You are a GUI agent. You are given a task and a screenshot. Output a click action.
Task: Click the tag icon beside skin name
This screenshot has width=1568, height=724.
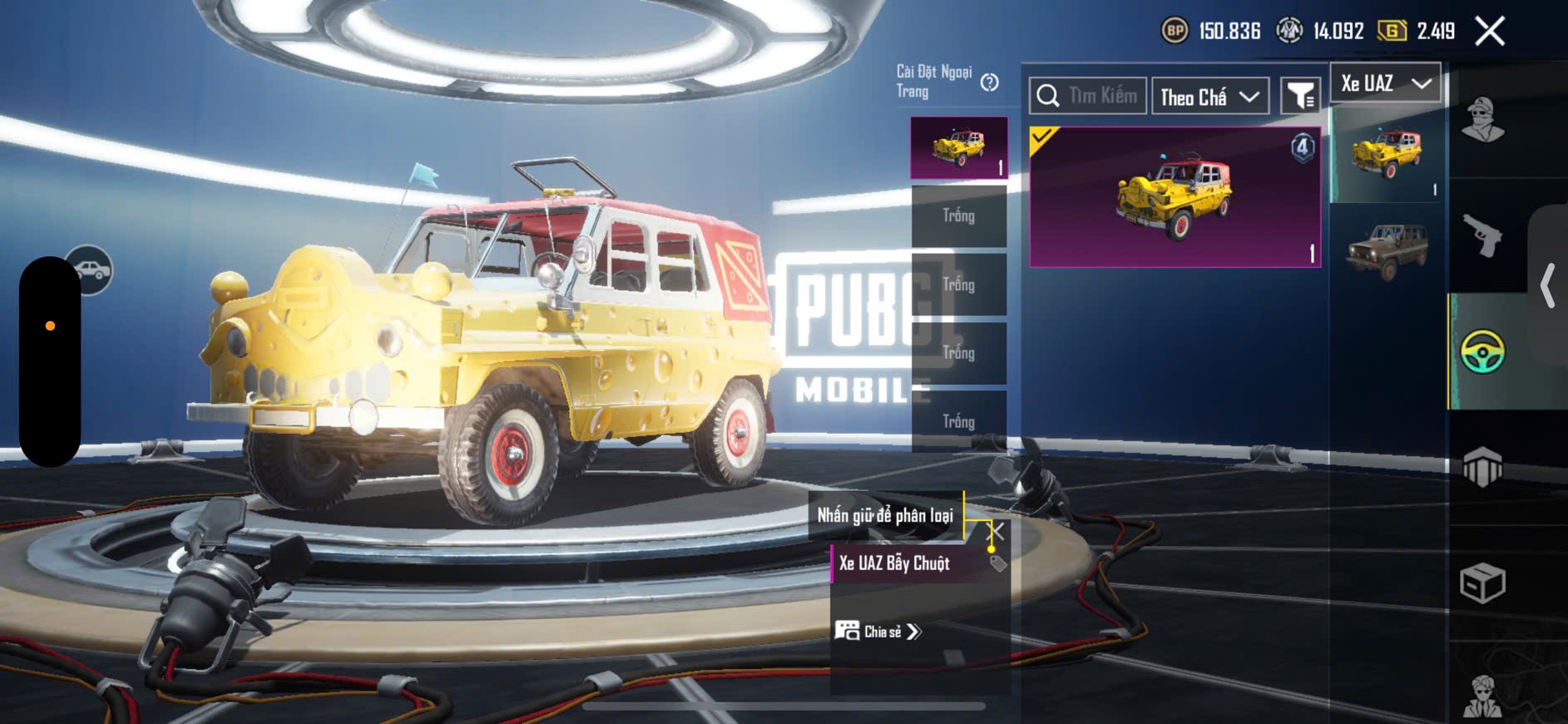998,563
